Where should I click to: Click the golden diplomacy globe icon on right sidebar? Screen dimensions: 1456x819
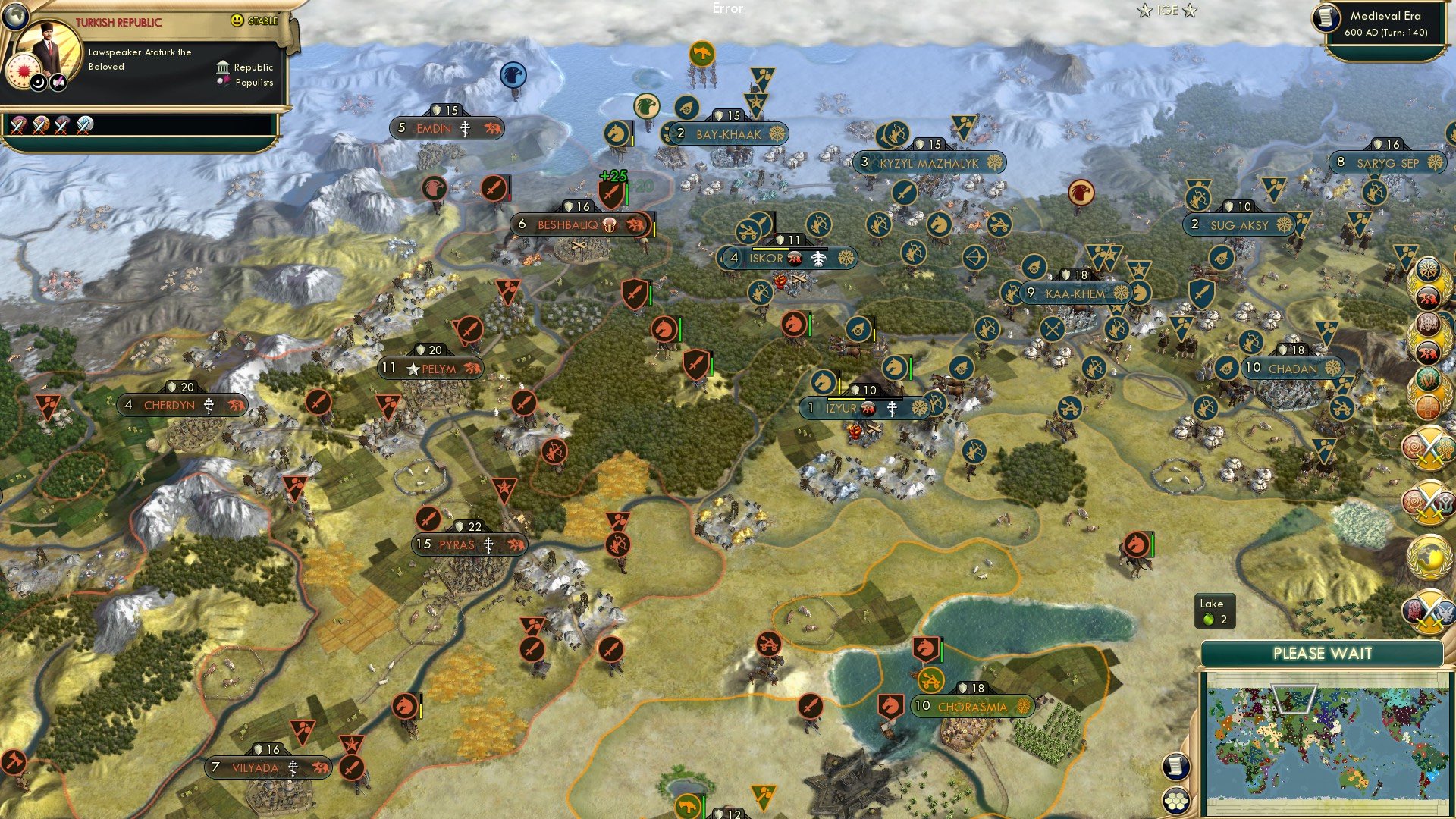pos(1429,557)
